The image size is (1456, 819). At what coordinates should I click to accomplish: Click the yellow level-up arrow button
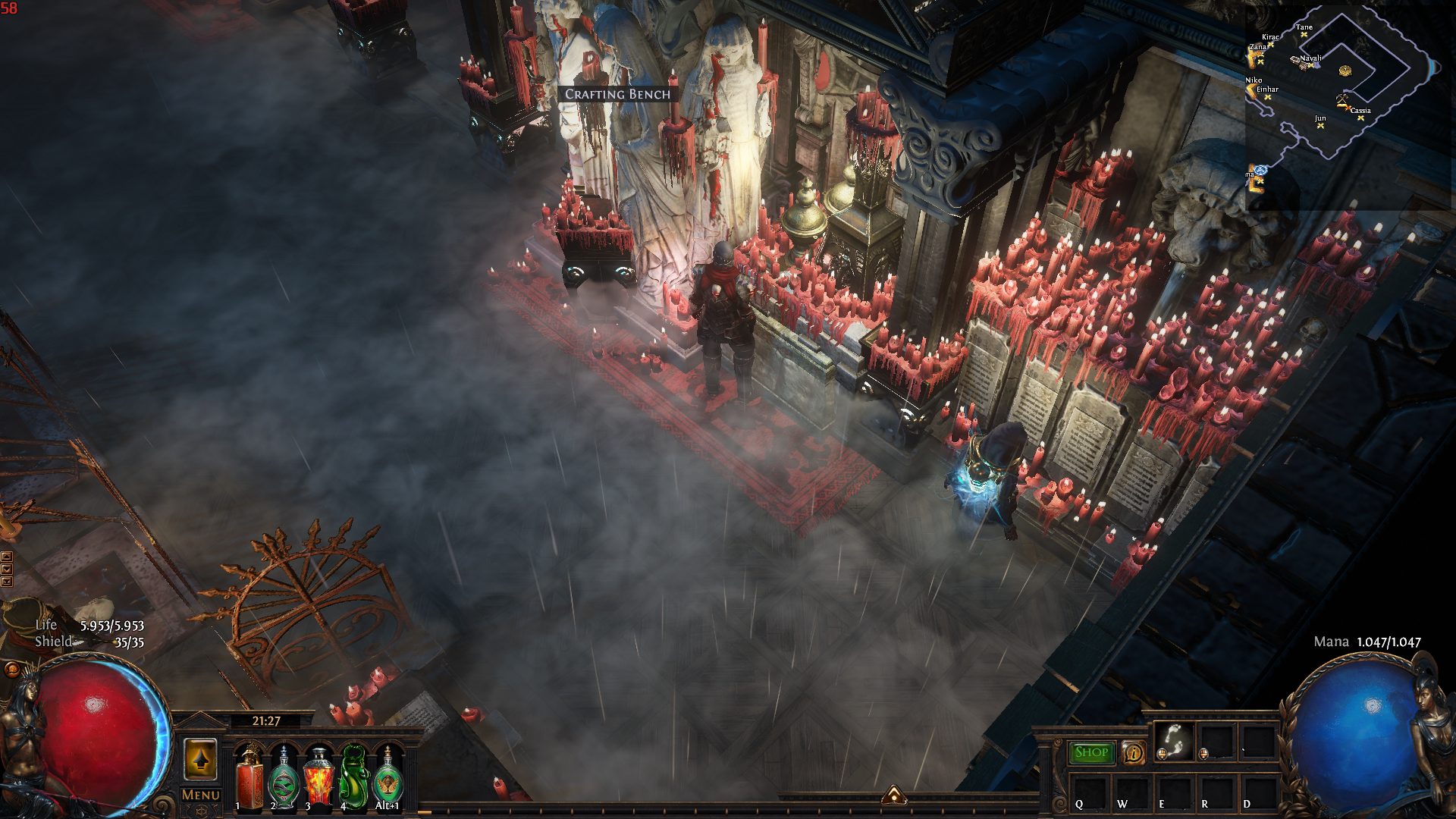click(201, 759)
